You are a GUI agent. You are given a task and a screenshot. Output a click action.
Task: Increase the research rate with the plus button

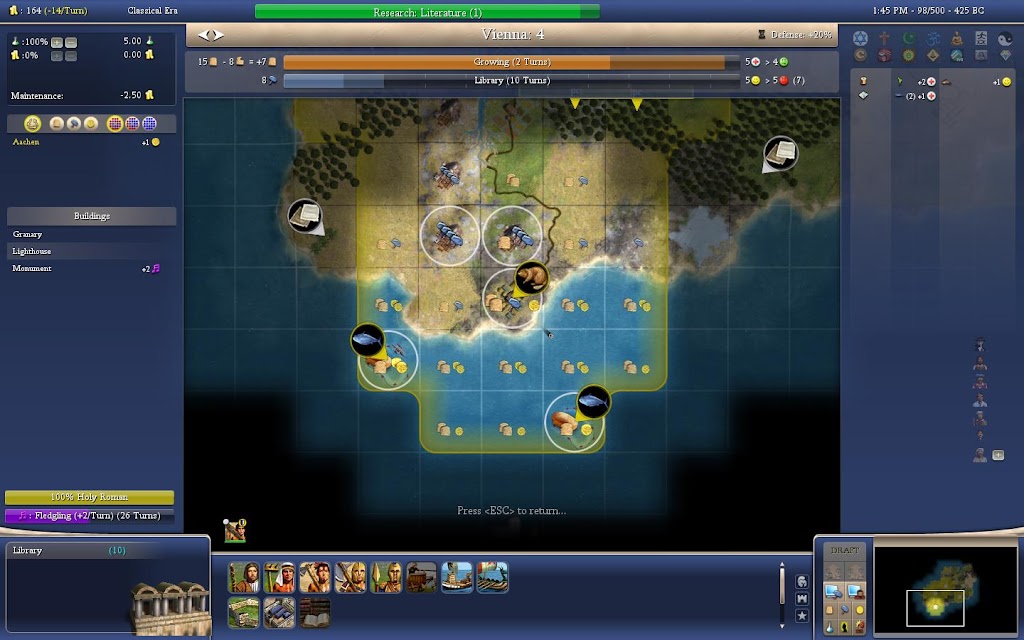pyautogui.click(x=56, y=42)
